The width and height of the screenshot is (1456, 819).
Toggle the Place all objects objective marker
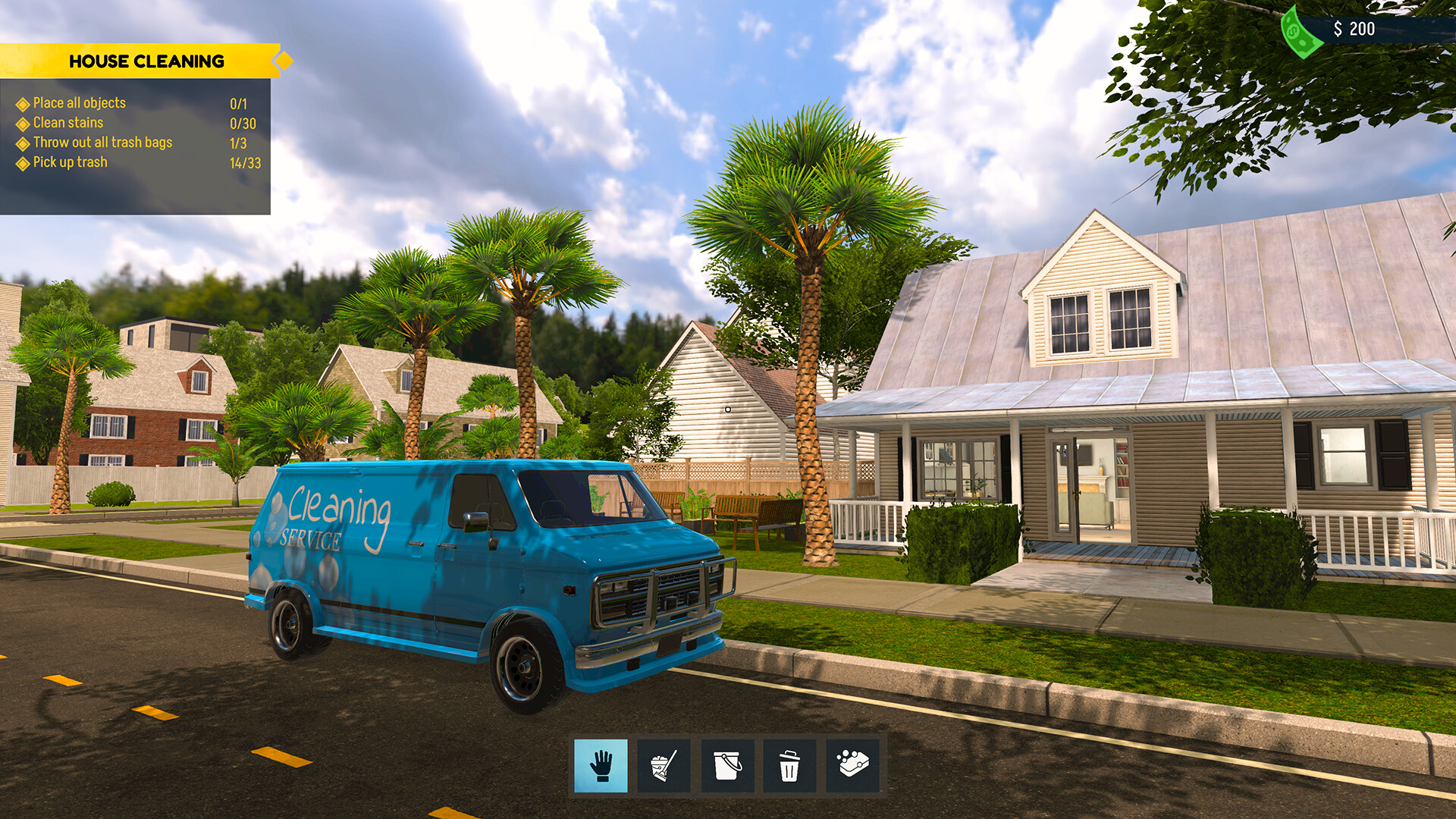(22, 102)
